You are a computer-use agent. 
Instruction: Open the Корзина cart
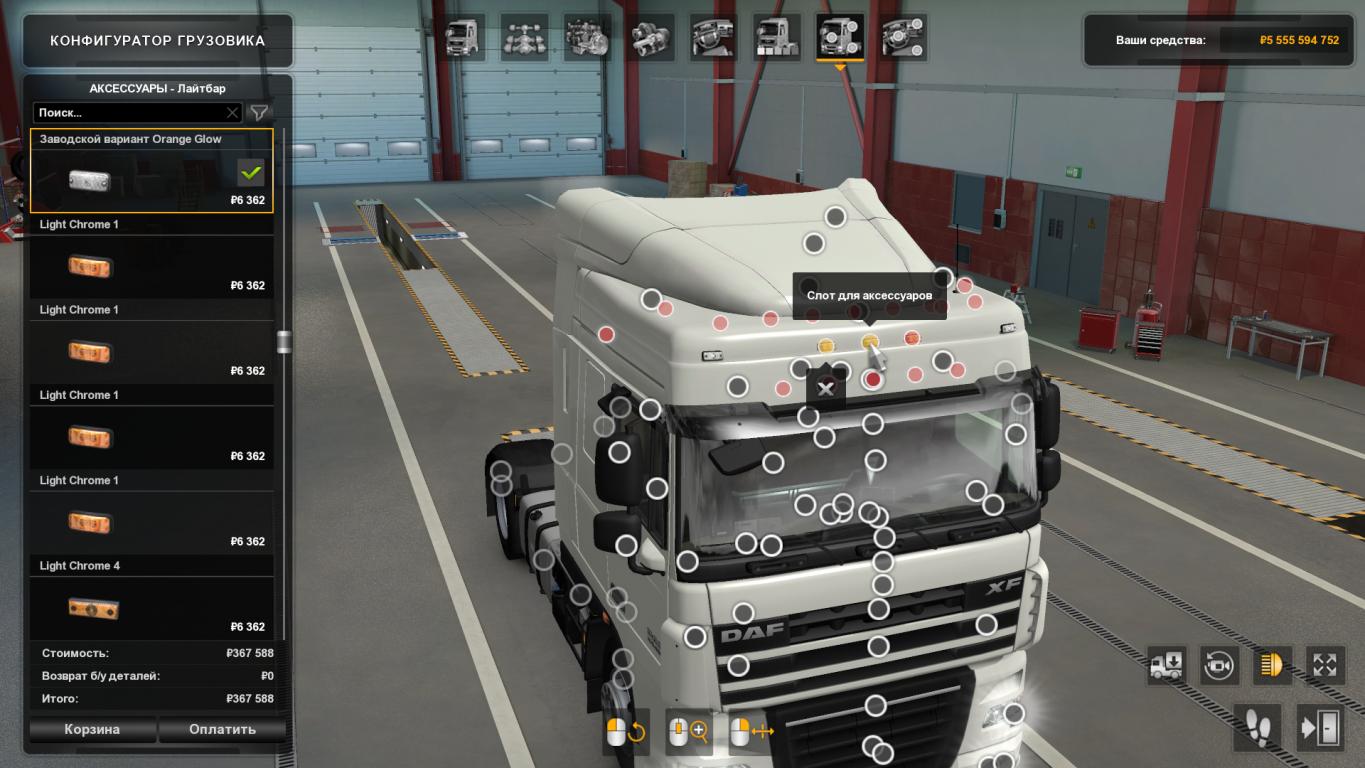click(92, 729)
